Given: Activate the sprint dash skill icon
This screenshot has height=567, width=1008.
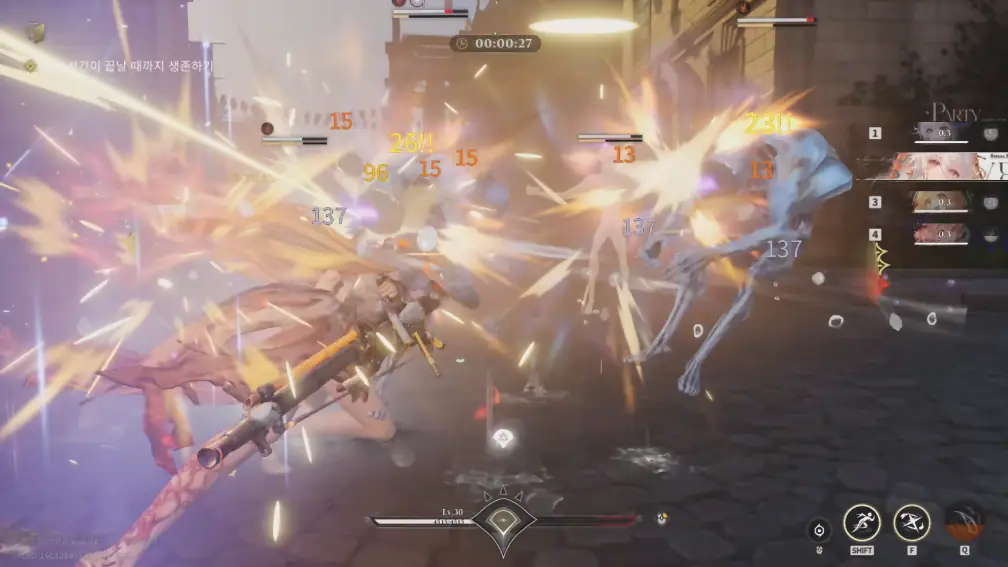Looking at the screenshot, I should coord(862,522).
